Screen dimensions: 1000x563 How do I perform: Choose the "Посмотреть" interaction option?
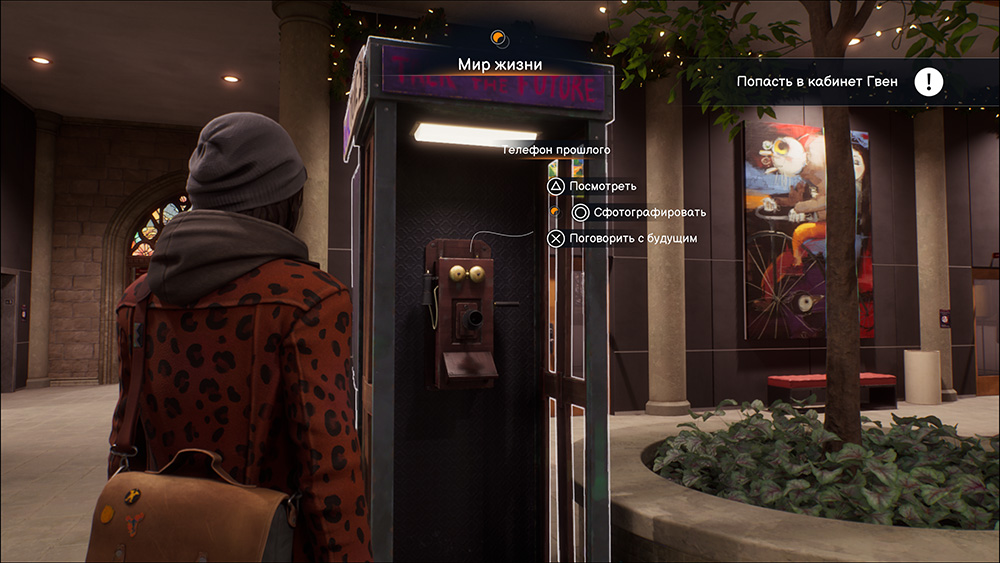coord(601,186)
